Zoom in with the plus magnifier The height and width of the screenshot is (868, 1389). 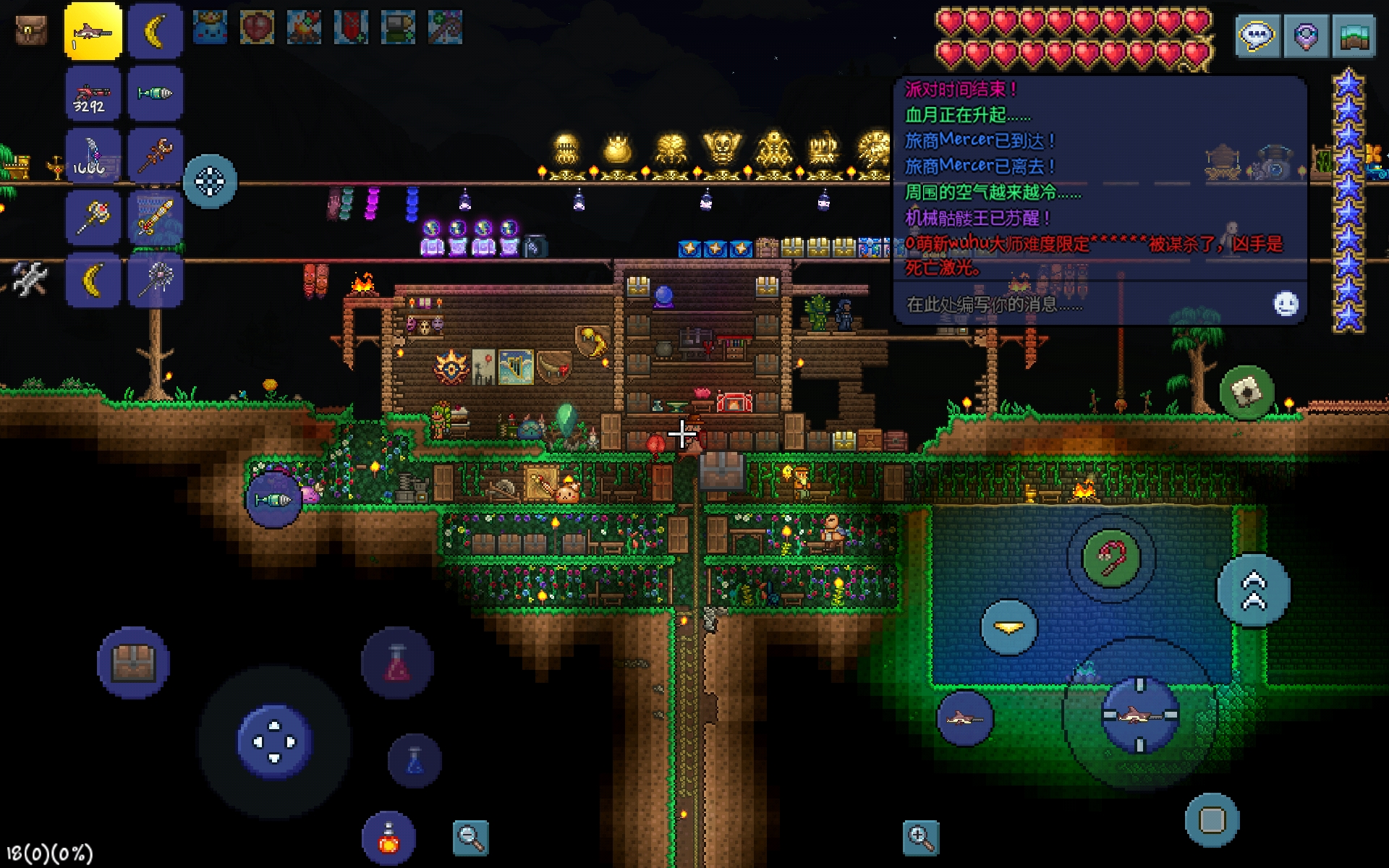click(921, 838)
